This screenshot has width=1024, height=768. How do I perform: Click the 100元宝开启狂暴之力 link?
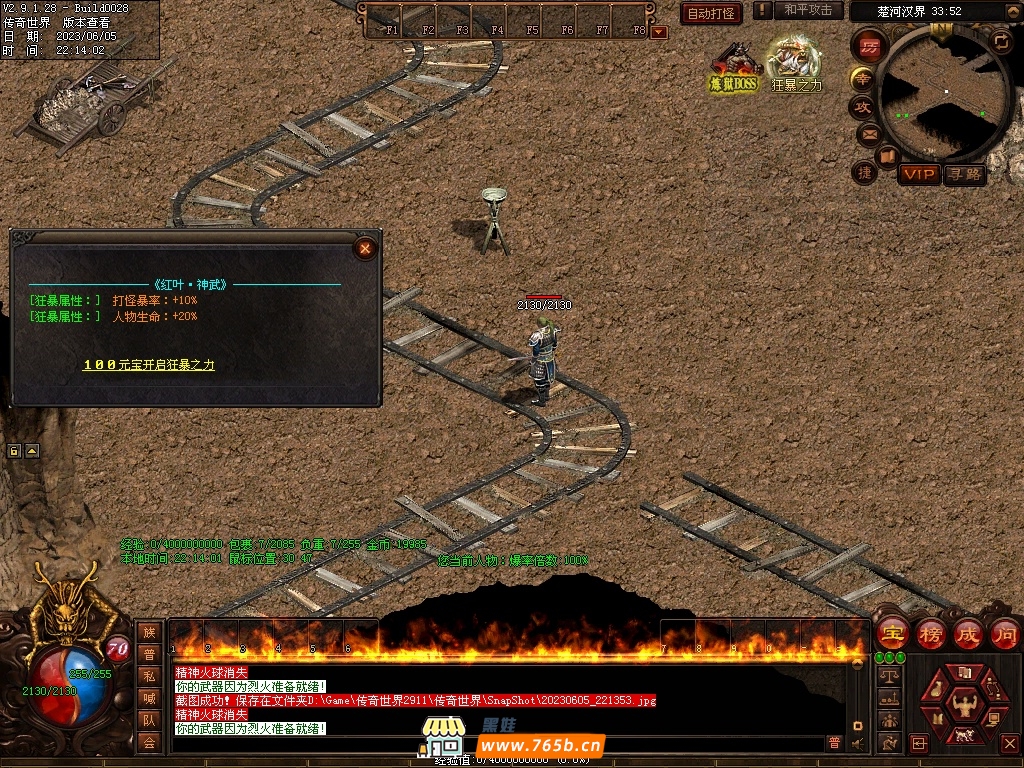click(x=148, y=365)
